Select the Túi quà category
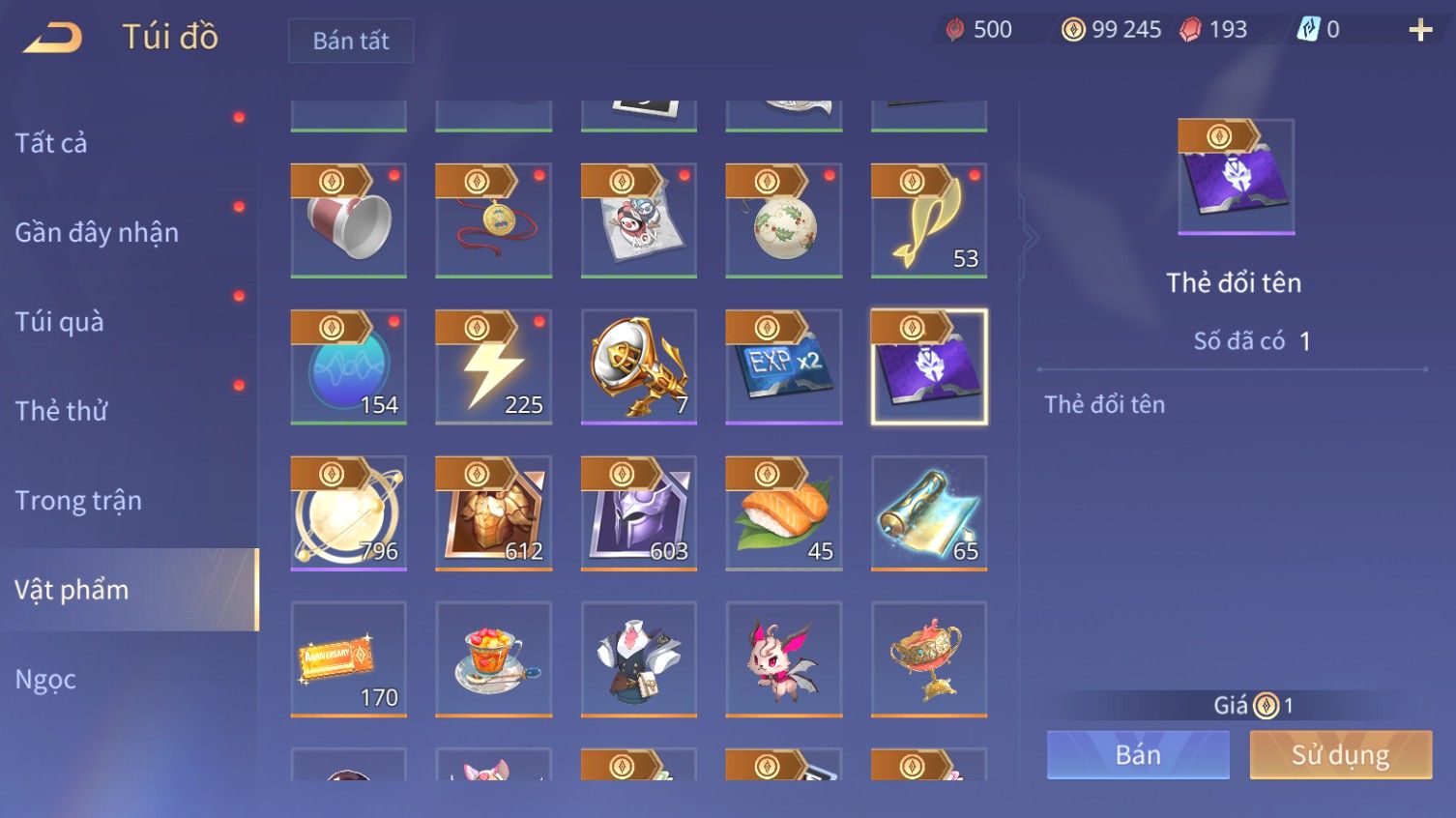The height and width of the screenshot is (818, 1456). tap(59, 322)
